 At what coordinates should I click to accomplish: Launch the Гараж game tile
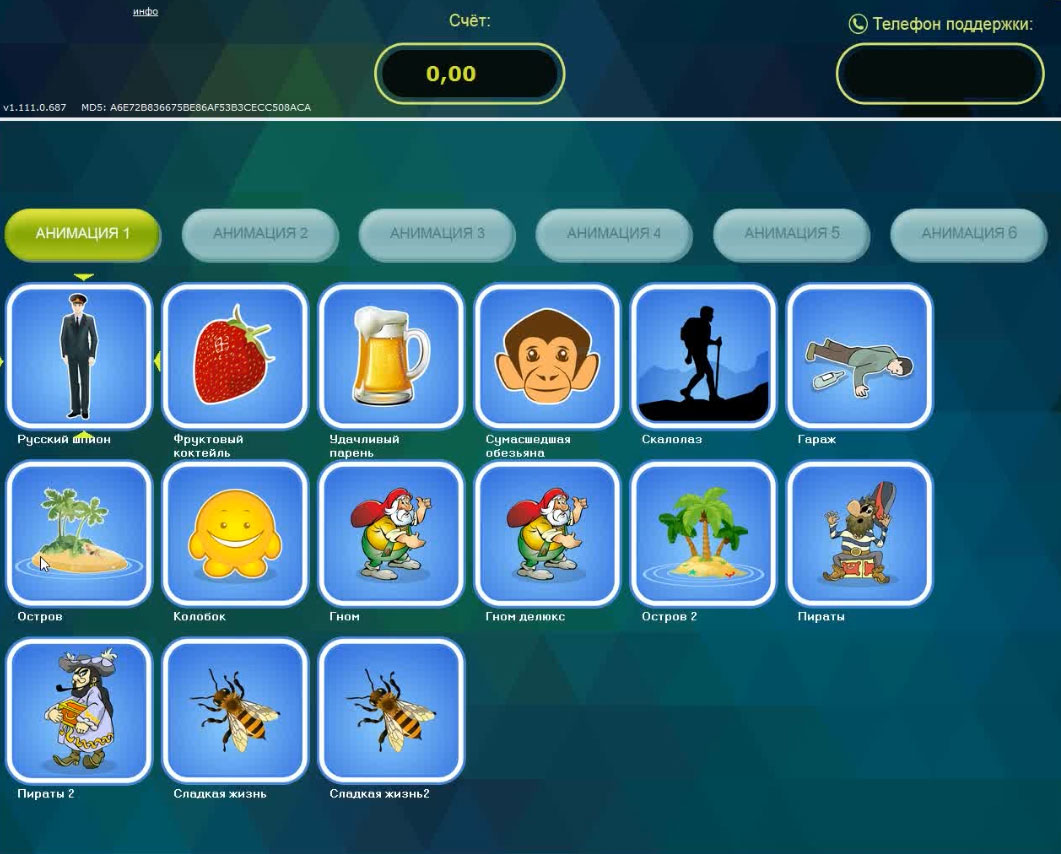860,355
